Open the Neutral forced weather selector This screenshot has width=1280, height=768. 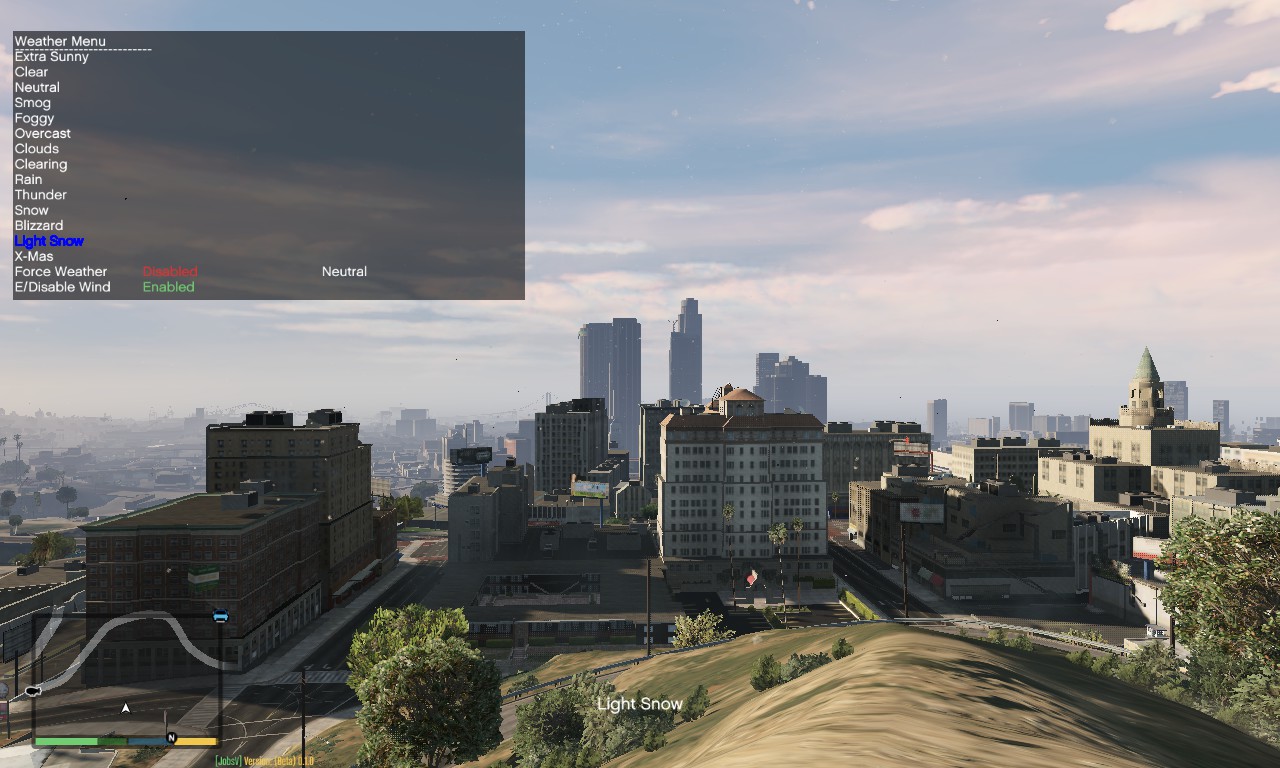coord(344,271)
